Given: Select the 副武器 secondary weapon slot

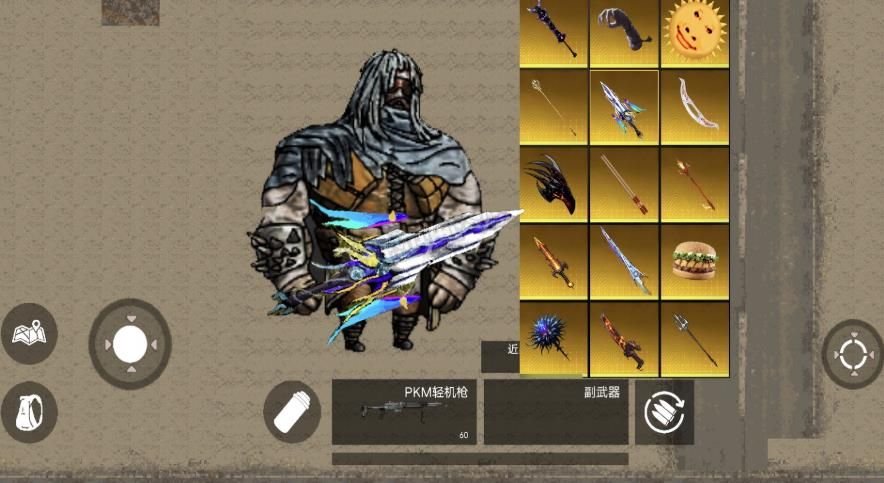Looking at the screenshot, I should pyautogui.click(x=555, y=412).
